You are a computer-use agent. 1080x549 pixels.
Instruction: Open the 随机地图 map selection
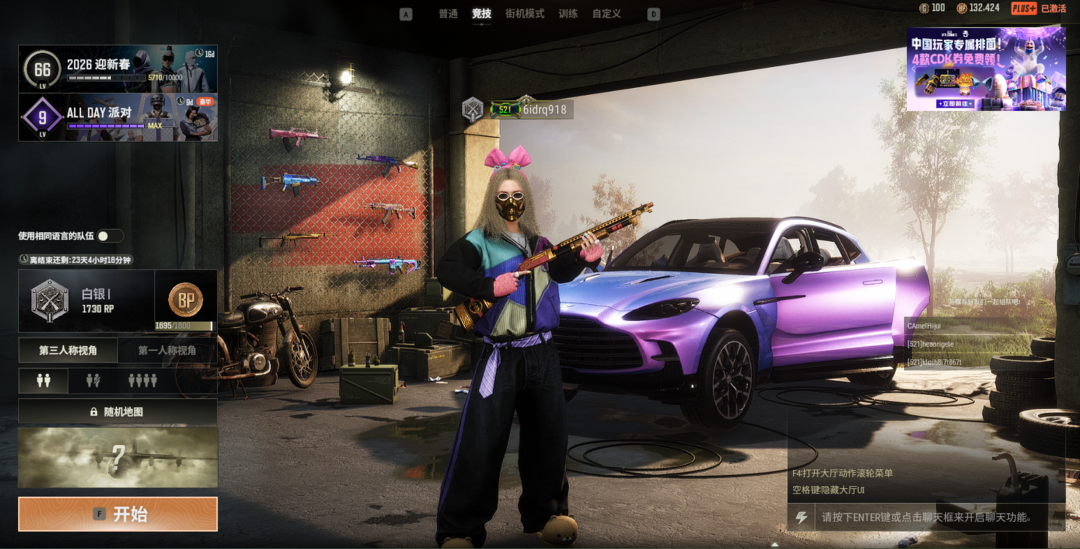tap(118, 412)
